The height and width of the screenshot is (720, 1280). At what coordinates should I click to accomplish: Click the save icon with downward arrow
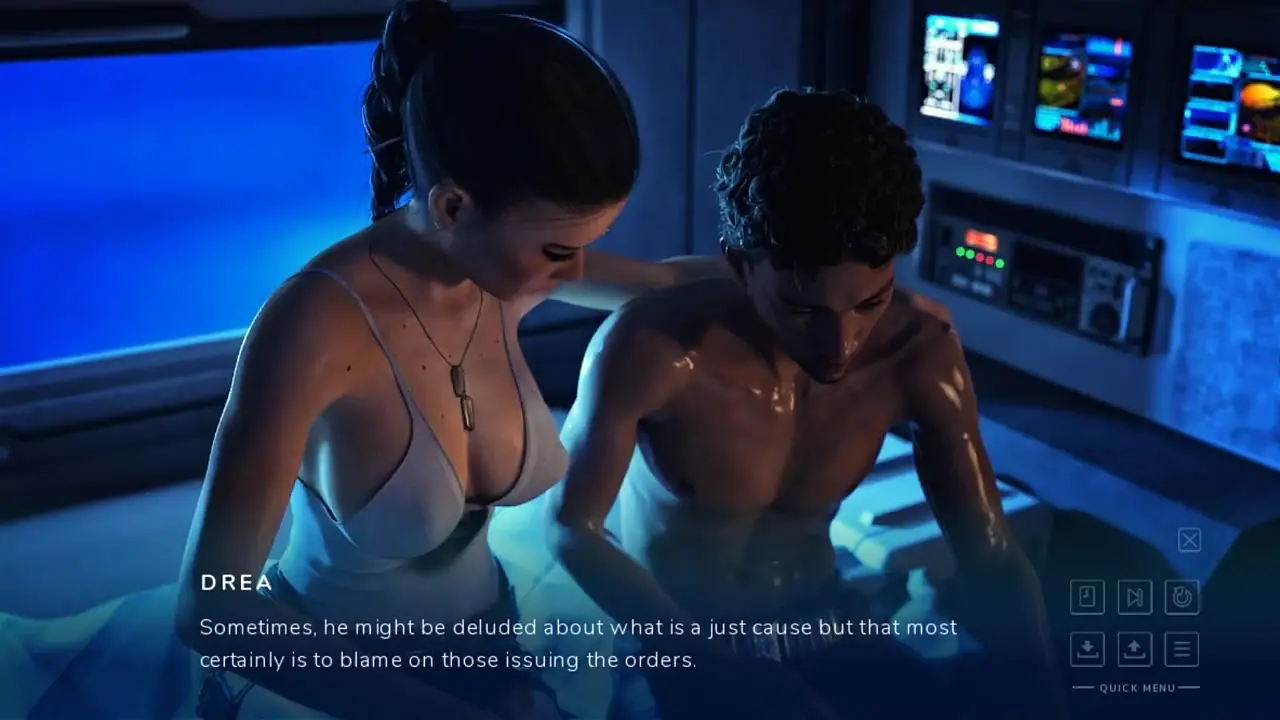coord(1087,649)
